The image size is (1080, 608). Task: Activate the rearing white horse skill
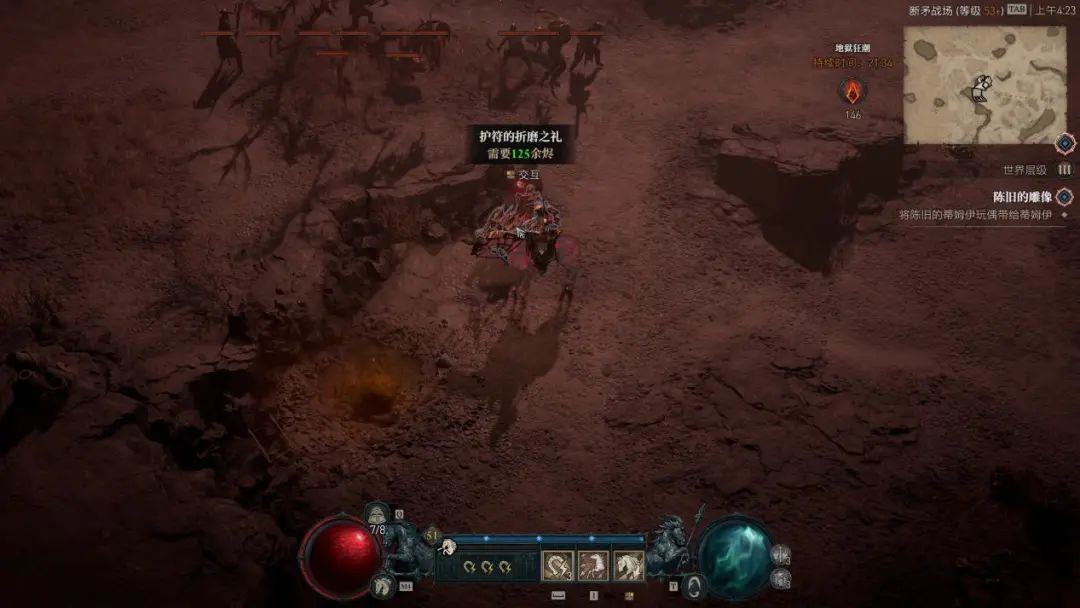coord(628,567)
